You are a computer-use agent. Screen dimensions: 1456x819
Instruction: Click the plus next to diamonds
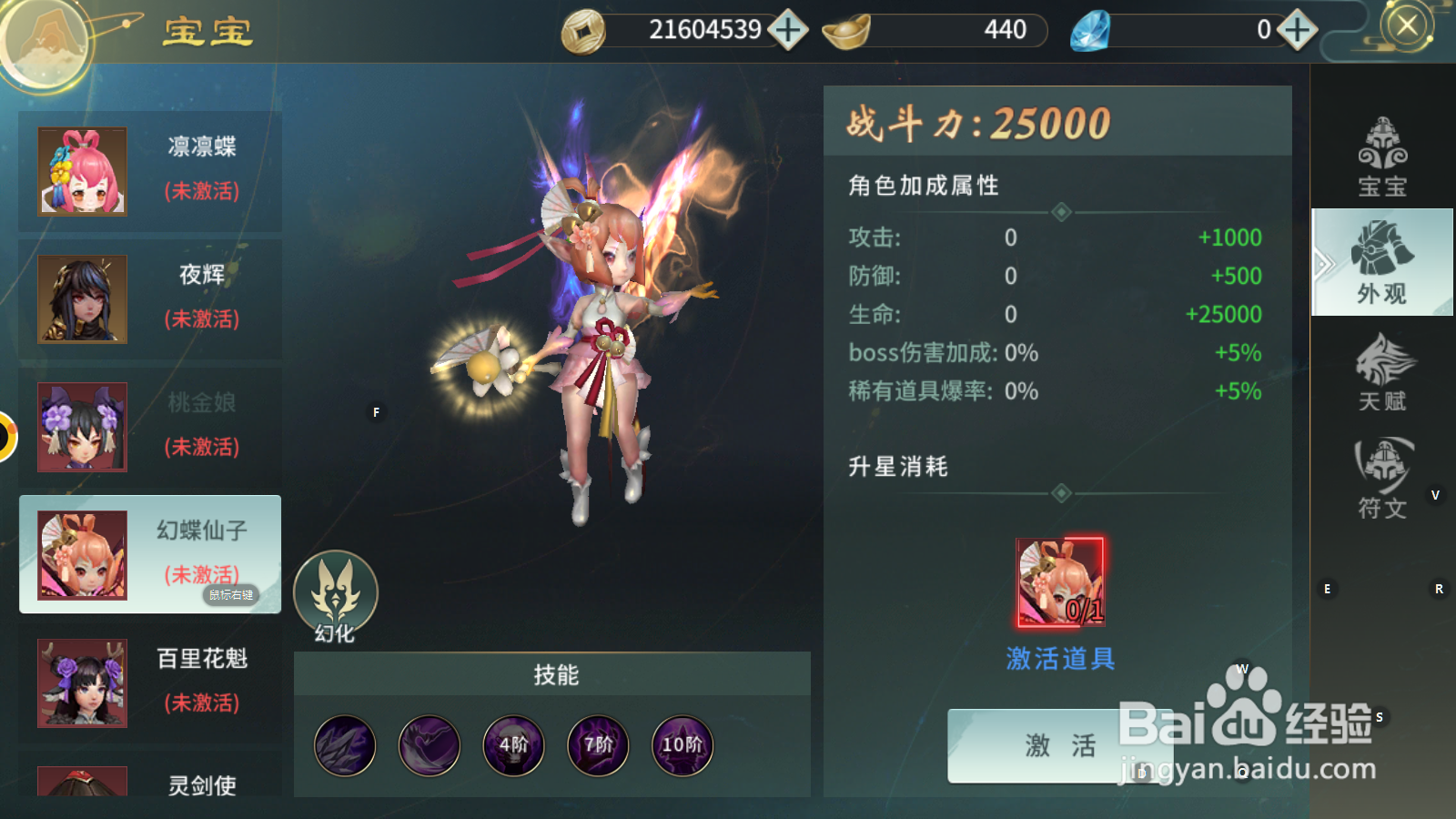point(1296,29)
